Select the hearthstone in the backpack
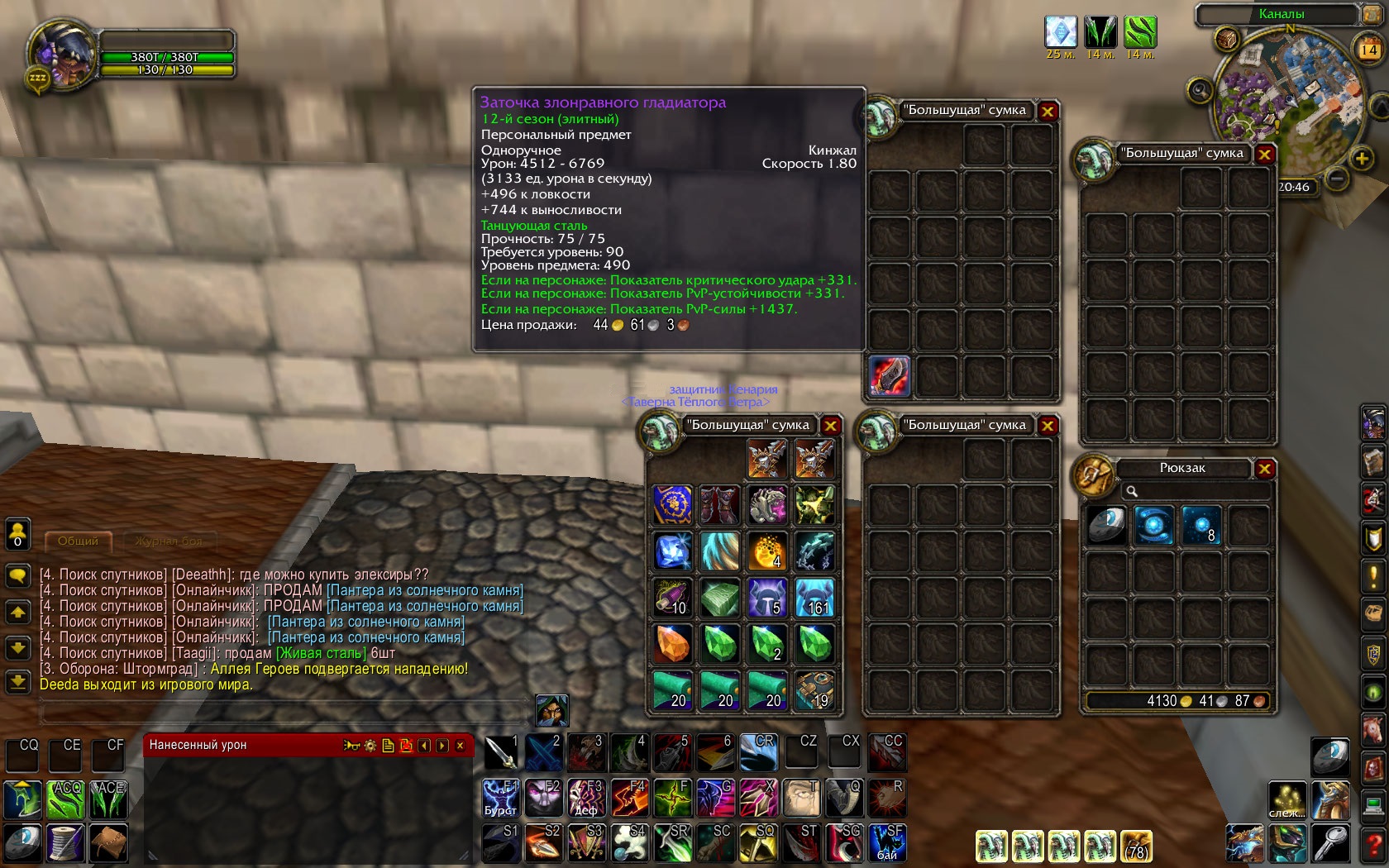Viewport: 1389px width, 868px height. coord(1105,525)
